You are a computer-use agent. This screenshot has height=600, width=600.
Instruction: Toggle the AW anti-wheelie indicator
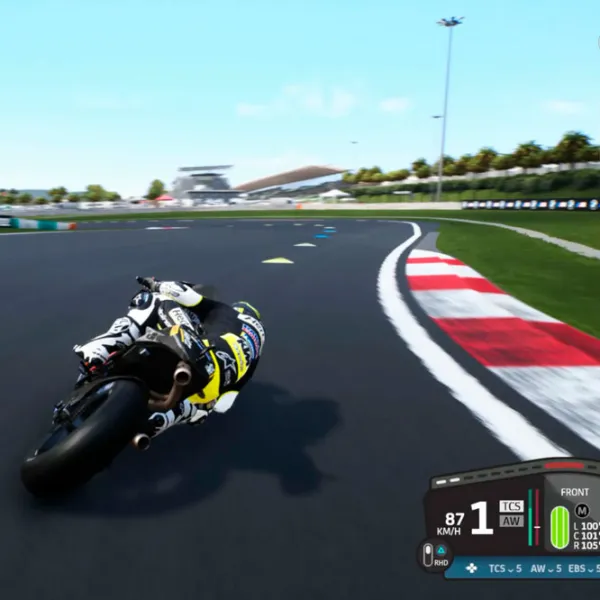tap(511, 521)
